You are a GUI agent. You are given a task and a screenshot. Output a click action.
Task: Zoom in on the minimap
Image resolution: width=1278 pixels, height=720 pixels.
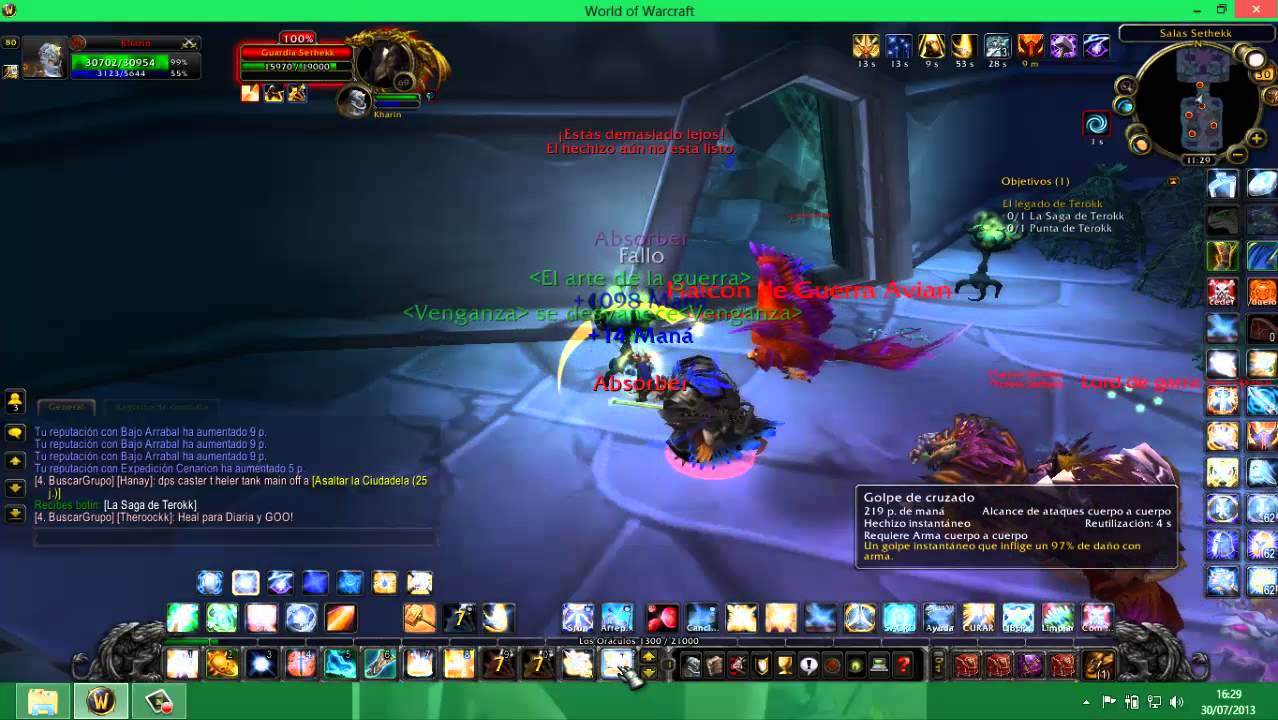[x=1255, y=139]
